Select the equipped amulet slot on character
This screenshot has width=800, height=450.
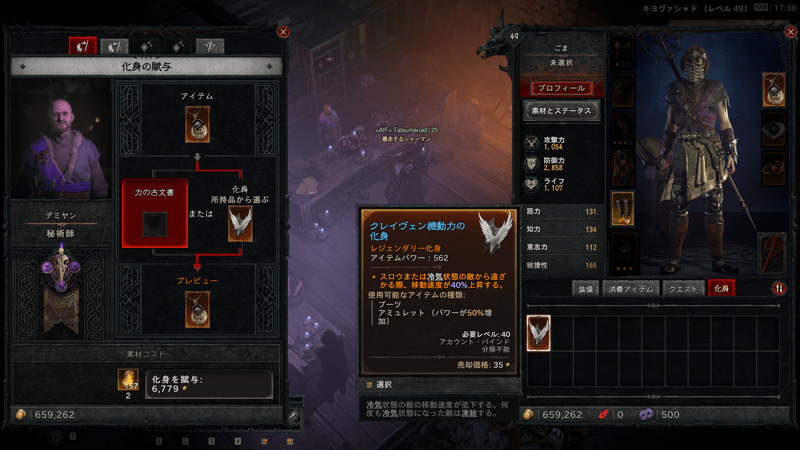[x=774, y=89]
